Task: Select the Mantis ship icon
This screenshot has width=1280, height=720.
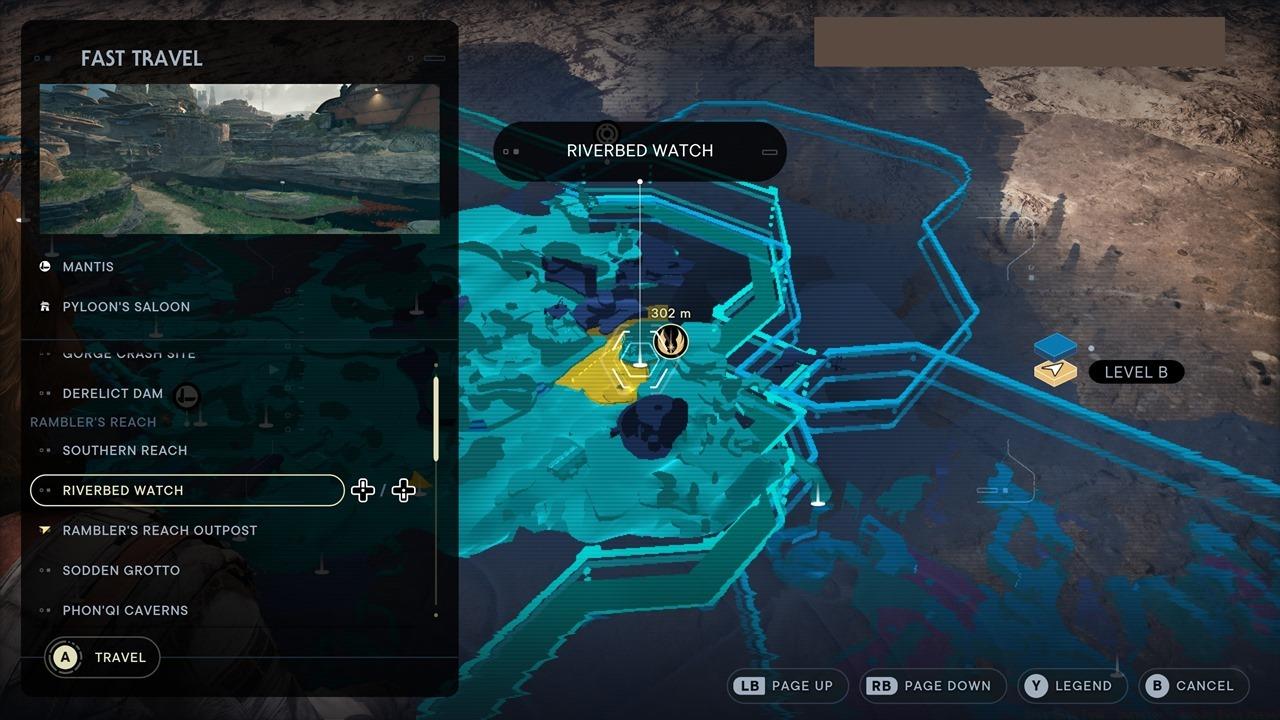Action: (x=44, y=266)
